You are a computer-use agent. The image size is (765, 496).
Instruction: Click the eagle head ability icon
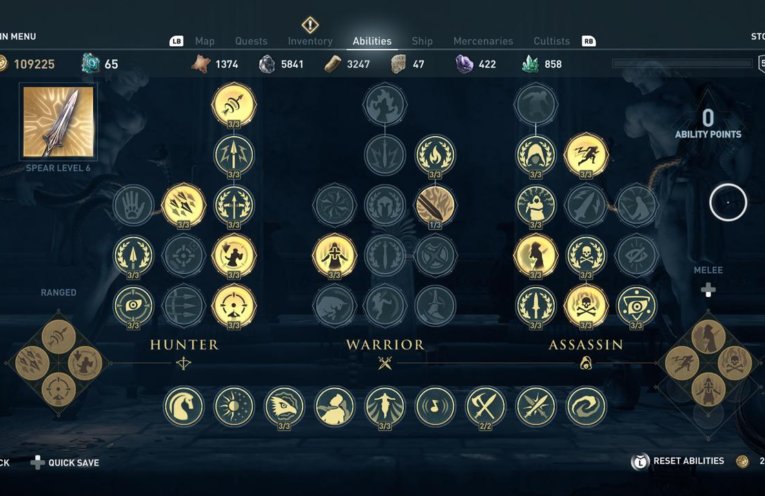284,406
